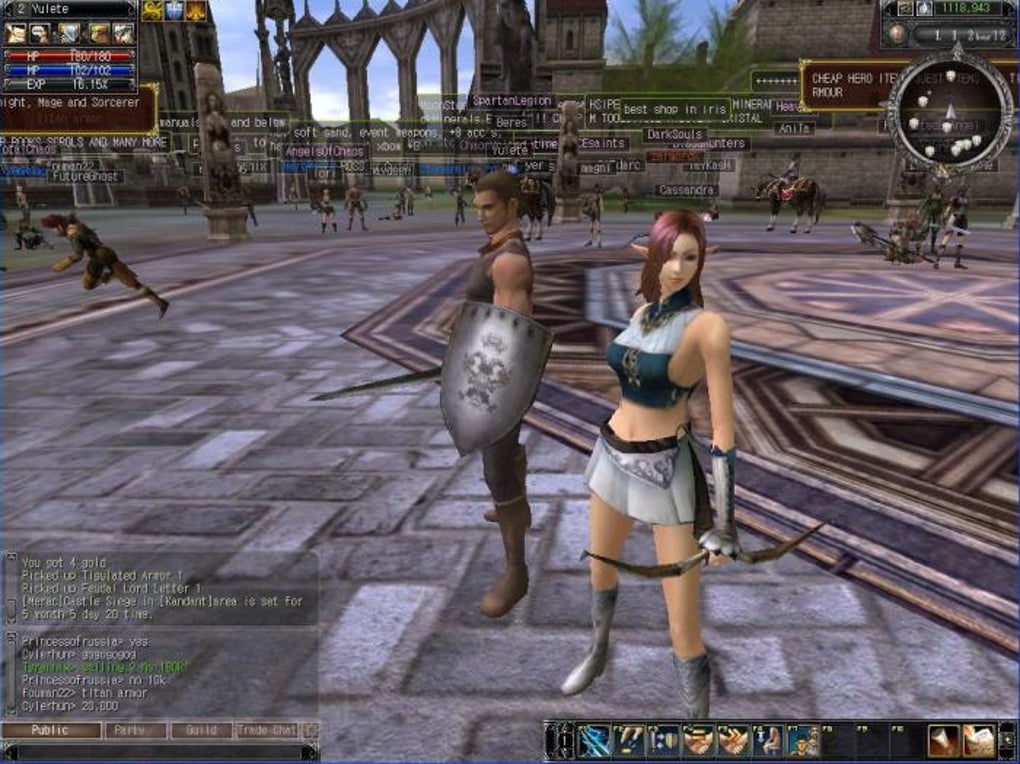
Task: Click the golden swirl buff icon
Action: coord(152,10)
